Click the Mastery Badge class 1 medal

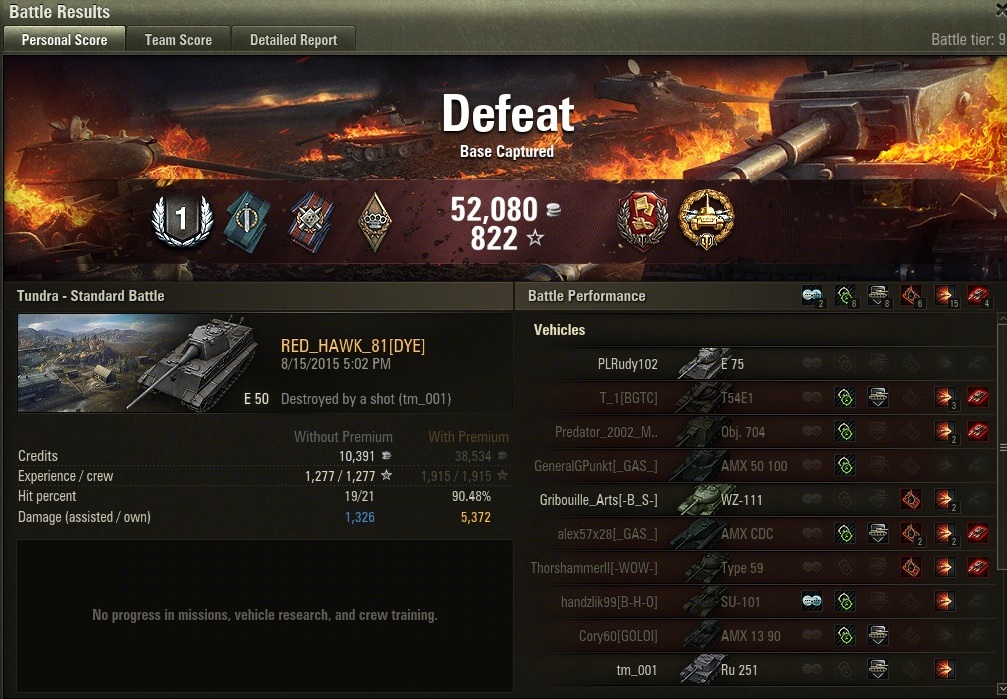(x=182, y=221)
